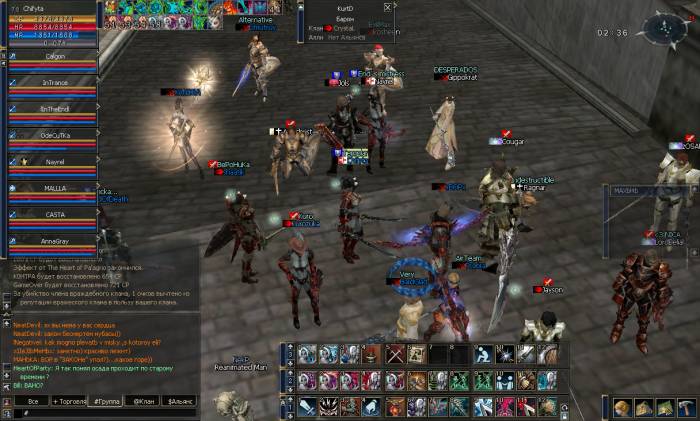
Task: Select party member Calgon
Action: pyautogui.click(x=53, y=57)
